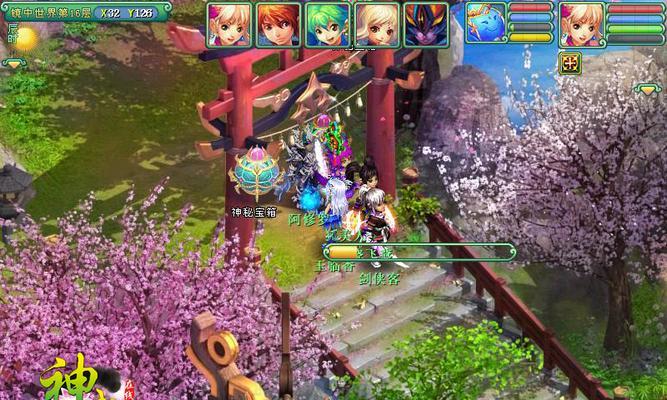Expand the arrow under the sun icon
667x400 pixels.
pyautogui.click(x=16, y=63)
